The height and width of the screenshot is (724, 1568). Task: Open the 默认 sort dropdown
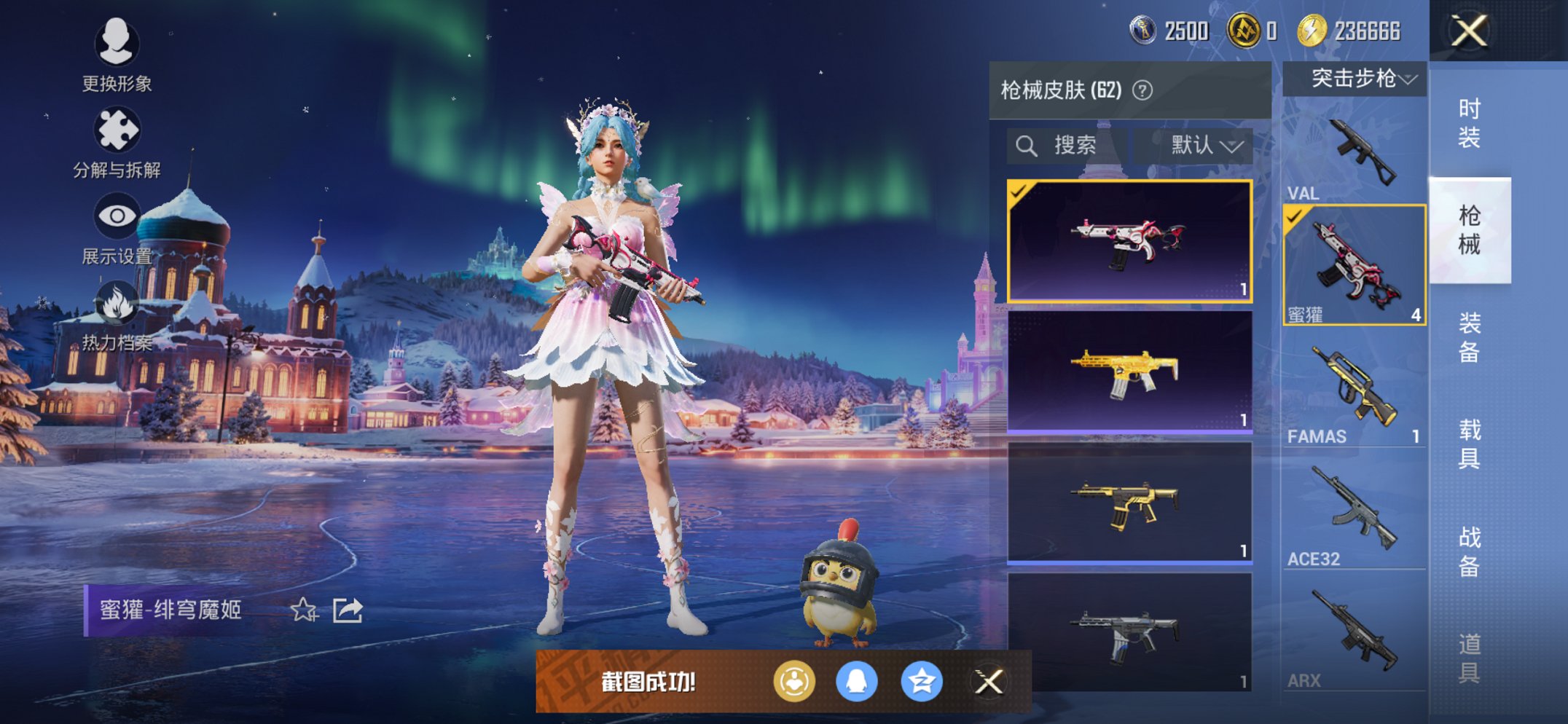pos(1202,146)
